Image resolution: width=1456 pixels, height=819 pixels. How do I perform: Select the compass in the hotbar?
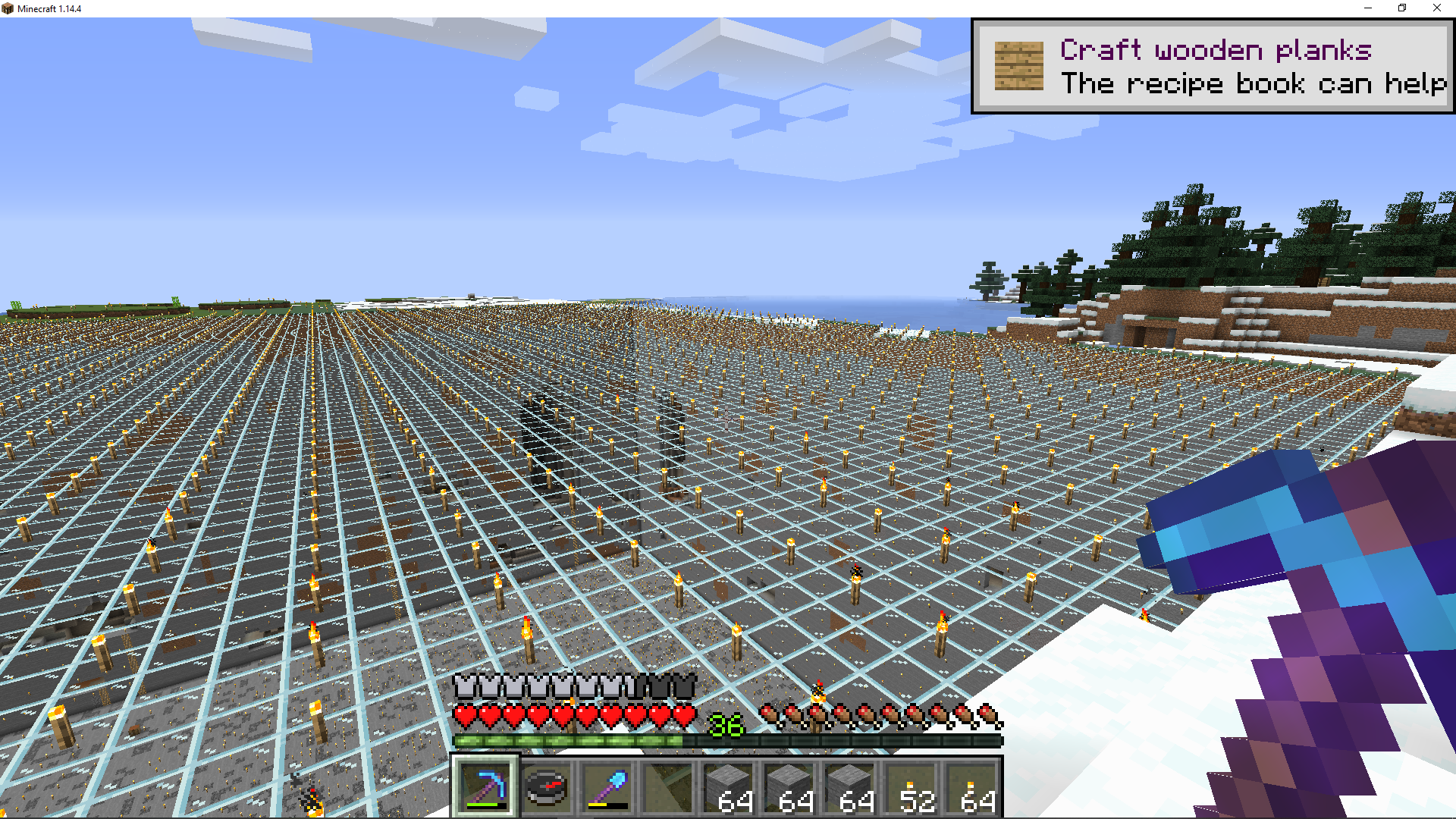click(x=546, y=787)
